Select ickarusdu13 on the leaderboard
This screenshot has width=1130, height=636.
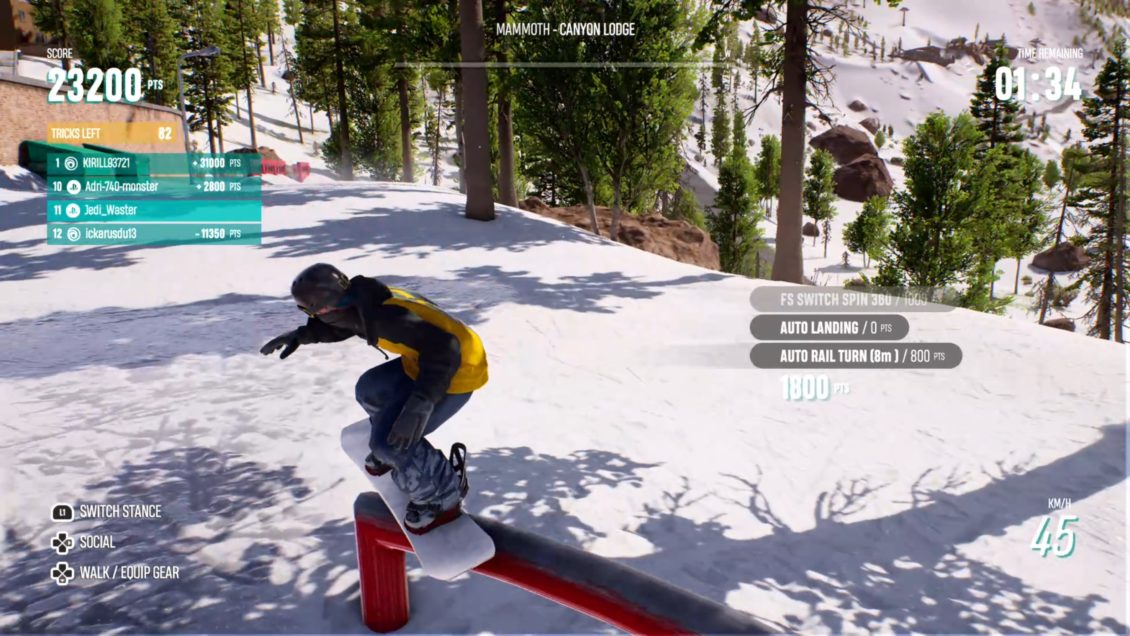pyautogui.click(x=154, y=234)
